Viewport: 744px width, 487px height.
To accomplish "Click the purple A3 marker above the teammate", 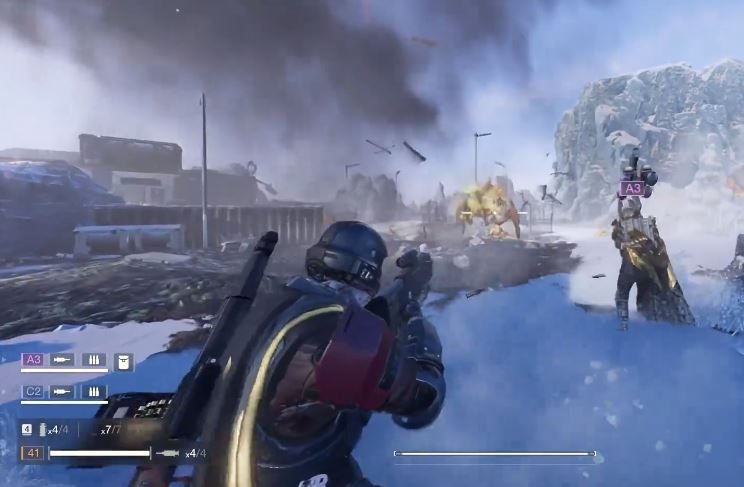I will click(x=632, y=187).
